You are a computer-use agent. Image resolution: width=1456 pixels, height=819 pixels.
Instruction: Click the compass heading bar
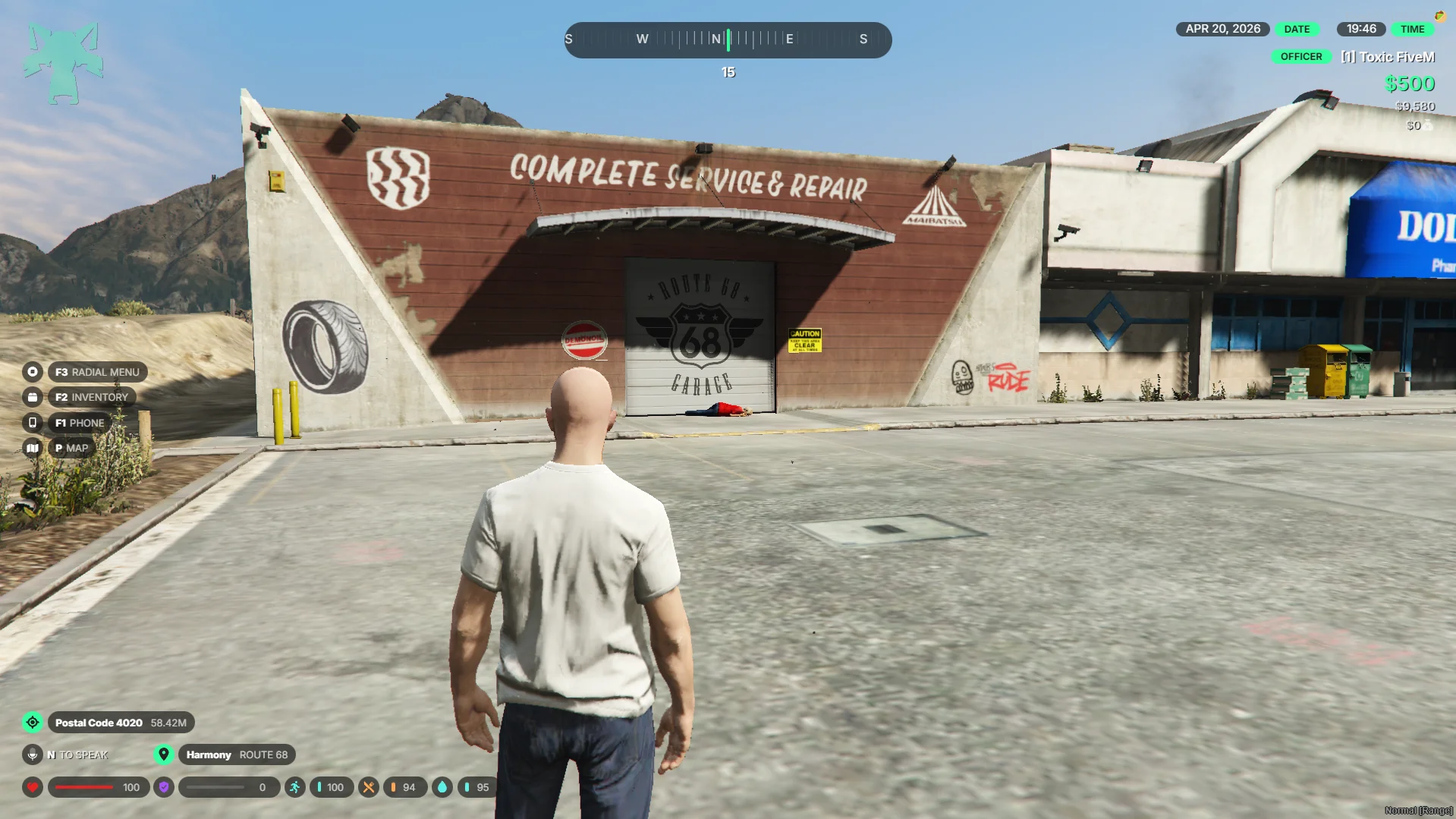point(728,39)
